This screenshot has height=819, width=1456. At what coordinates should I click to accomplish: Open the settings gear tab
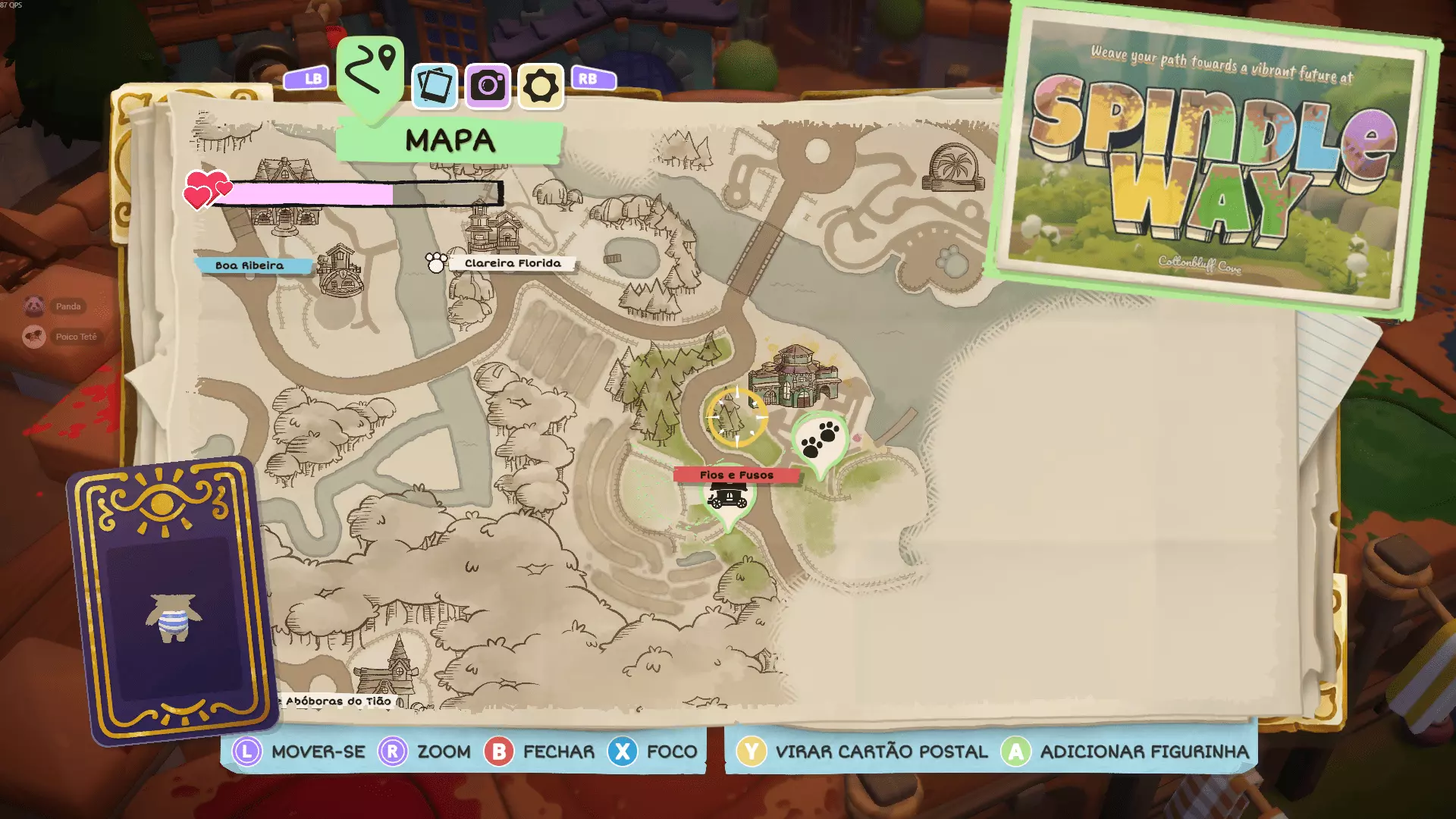click(x=541, y=86)
